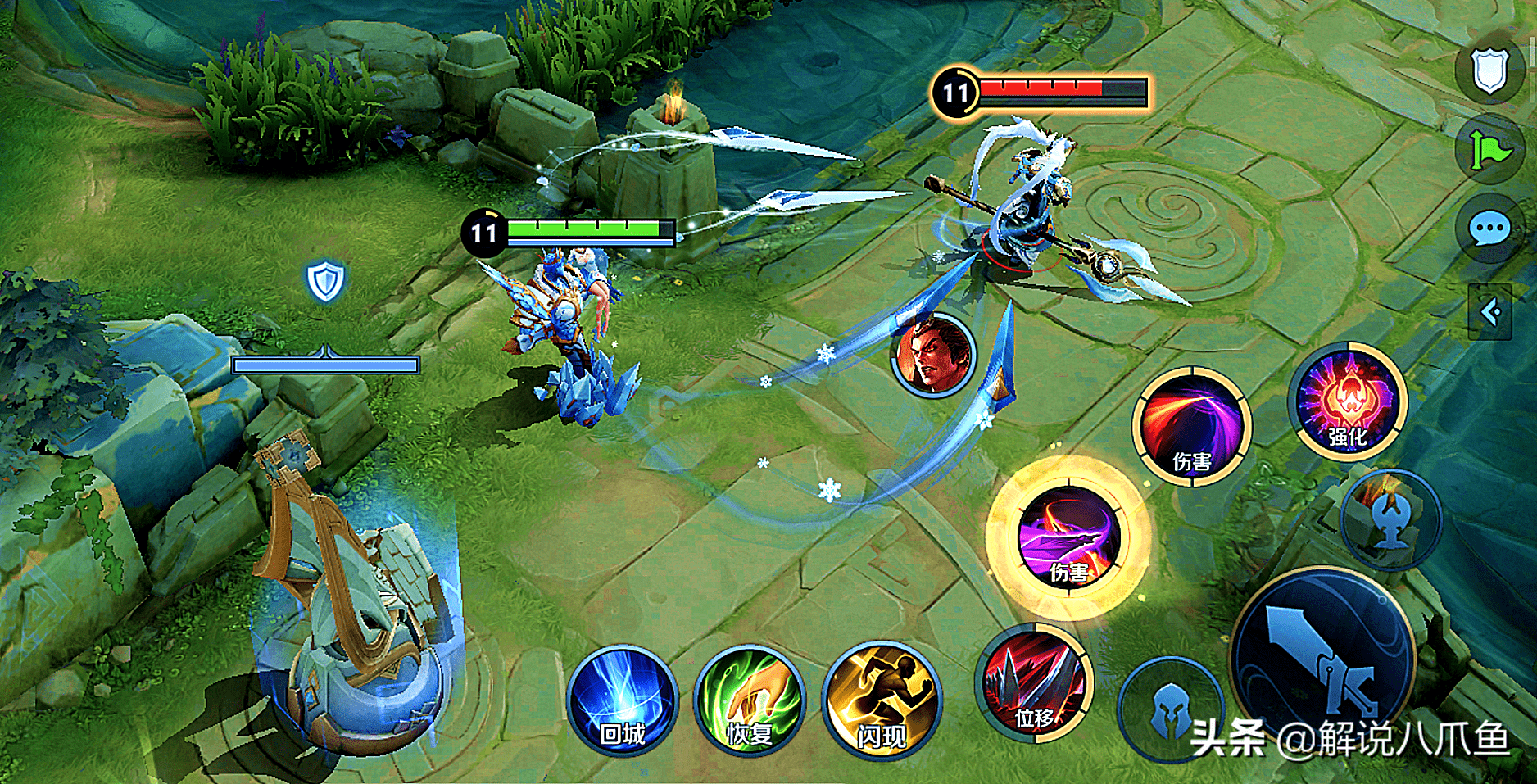Expand the arrow side panel

[1490, 312]
